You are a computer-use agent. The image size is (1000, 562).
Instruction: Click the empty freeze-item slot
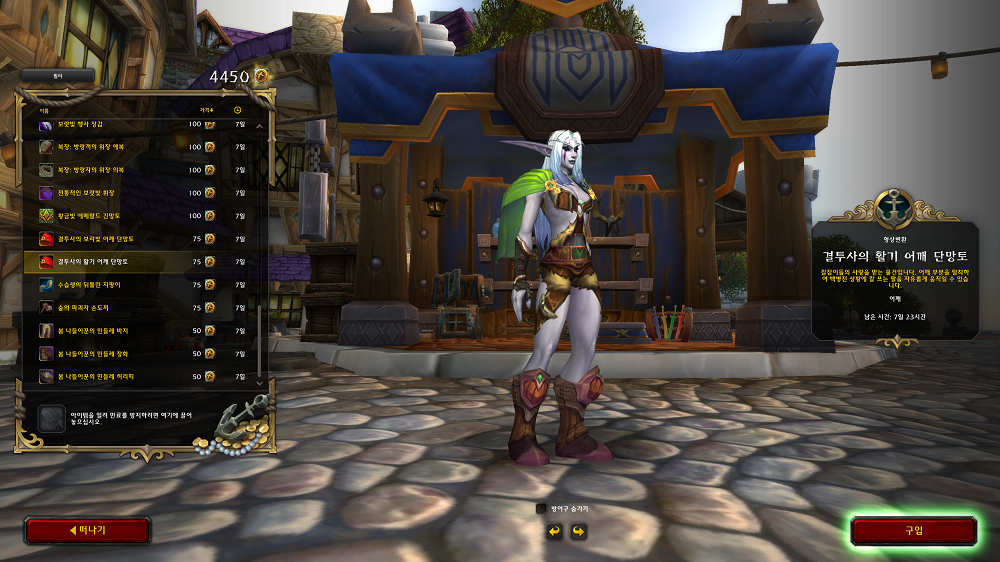52,418
